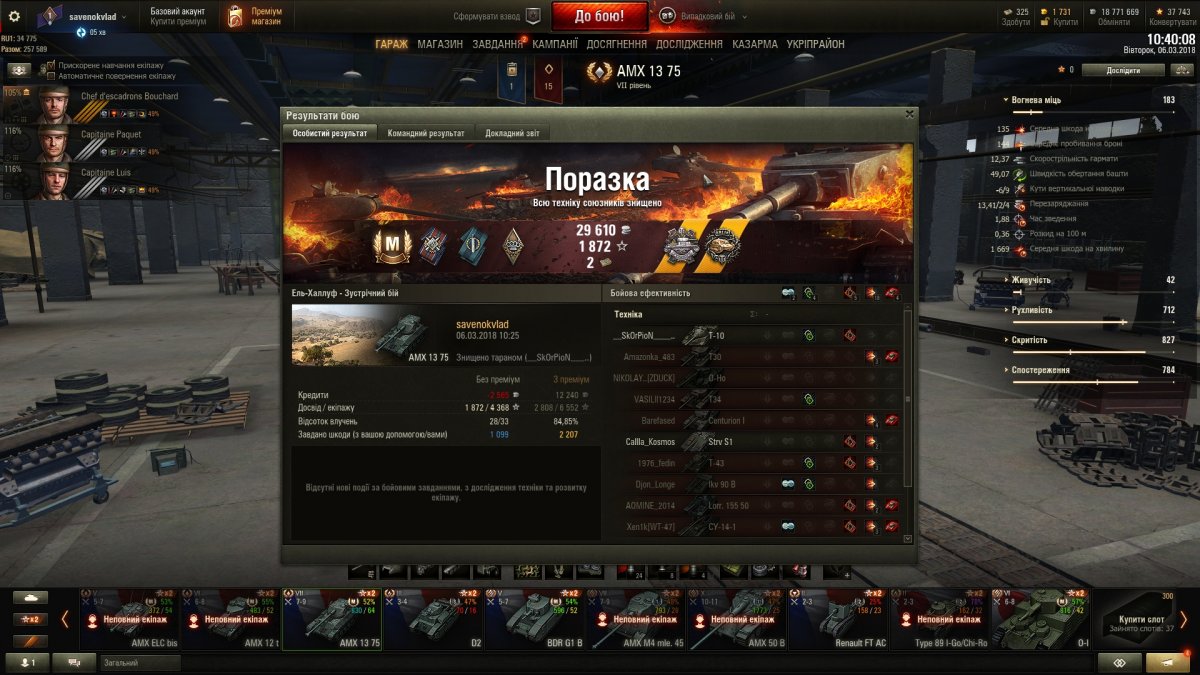The height and width of the screenshot is (675, 1200).
Task: Open the "Докладний звіт" tab
Action: (x=513, y=133)
